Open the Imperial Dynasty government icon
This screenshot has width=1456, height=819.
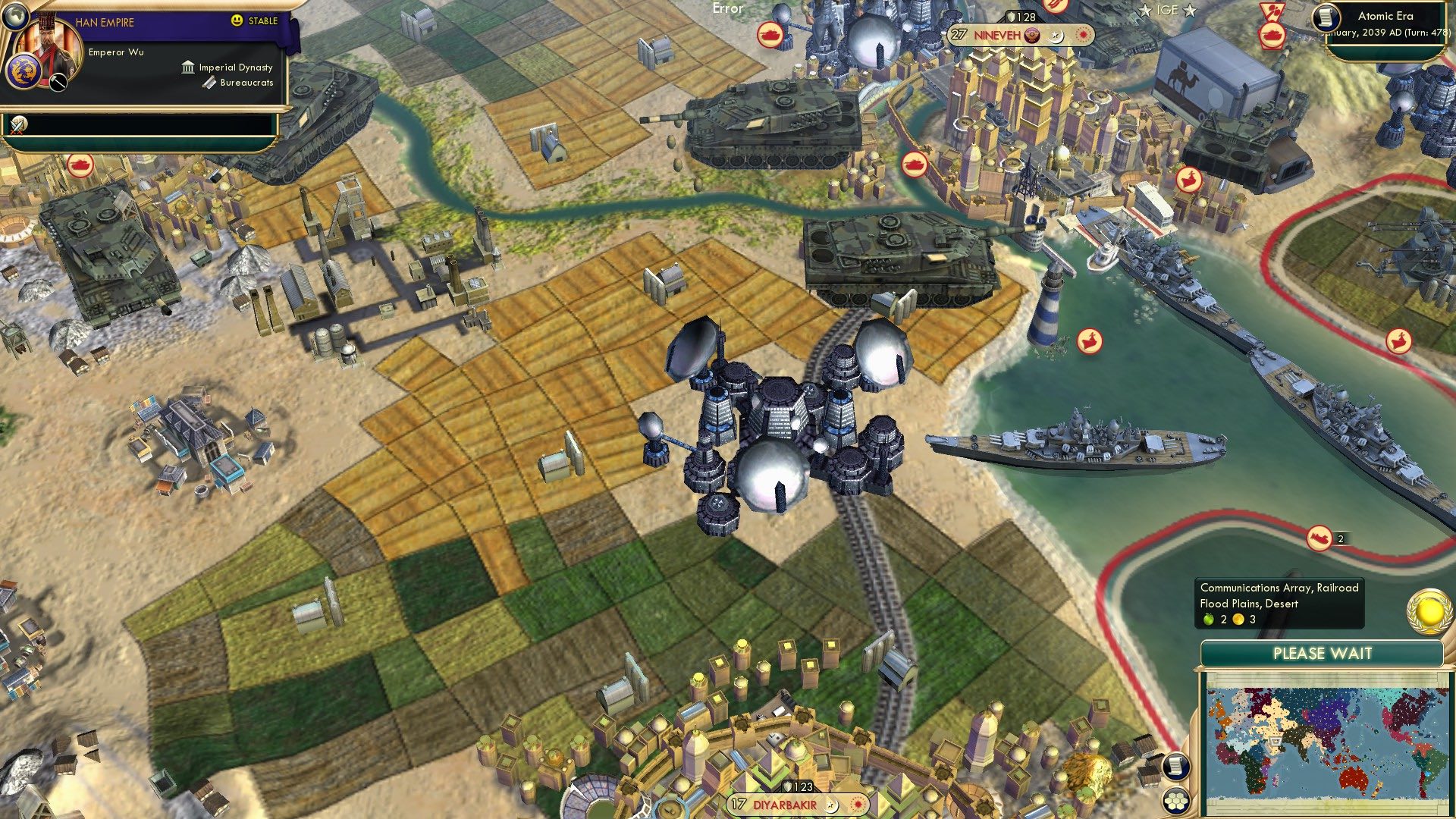point(187,67)
